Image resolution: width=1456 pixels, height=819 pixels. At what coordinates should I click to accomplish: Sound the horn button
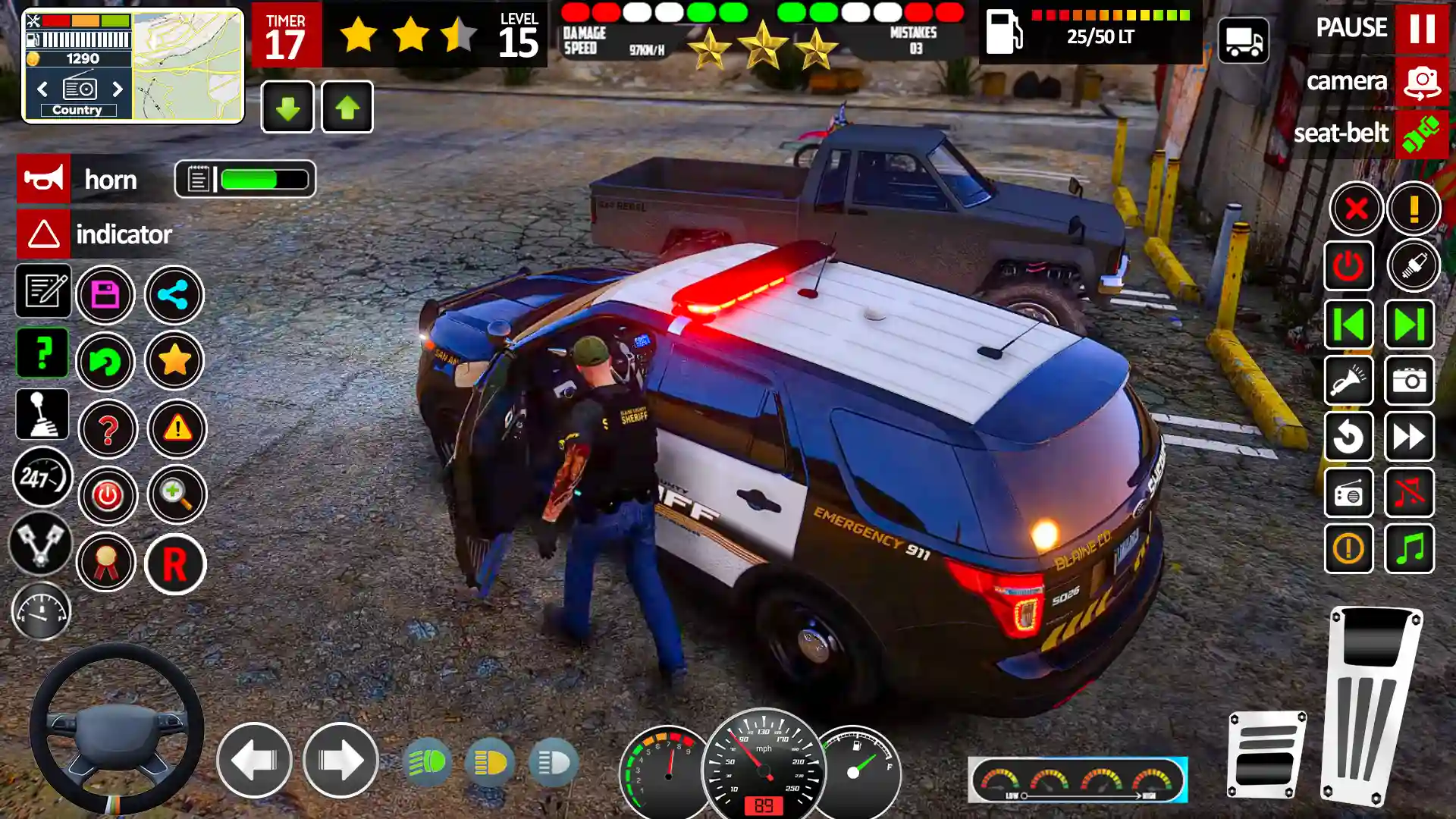click(44, 179)
